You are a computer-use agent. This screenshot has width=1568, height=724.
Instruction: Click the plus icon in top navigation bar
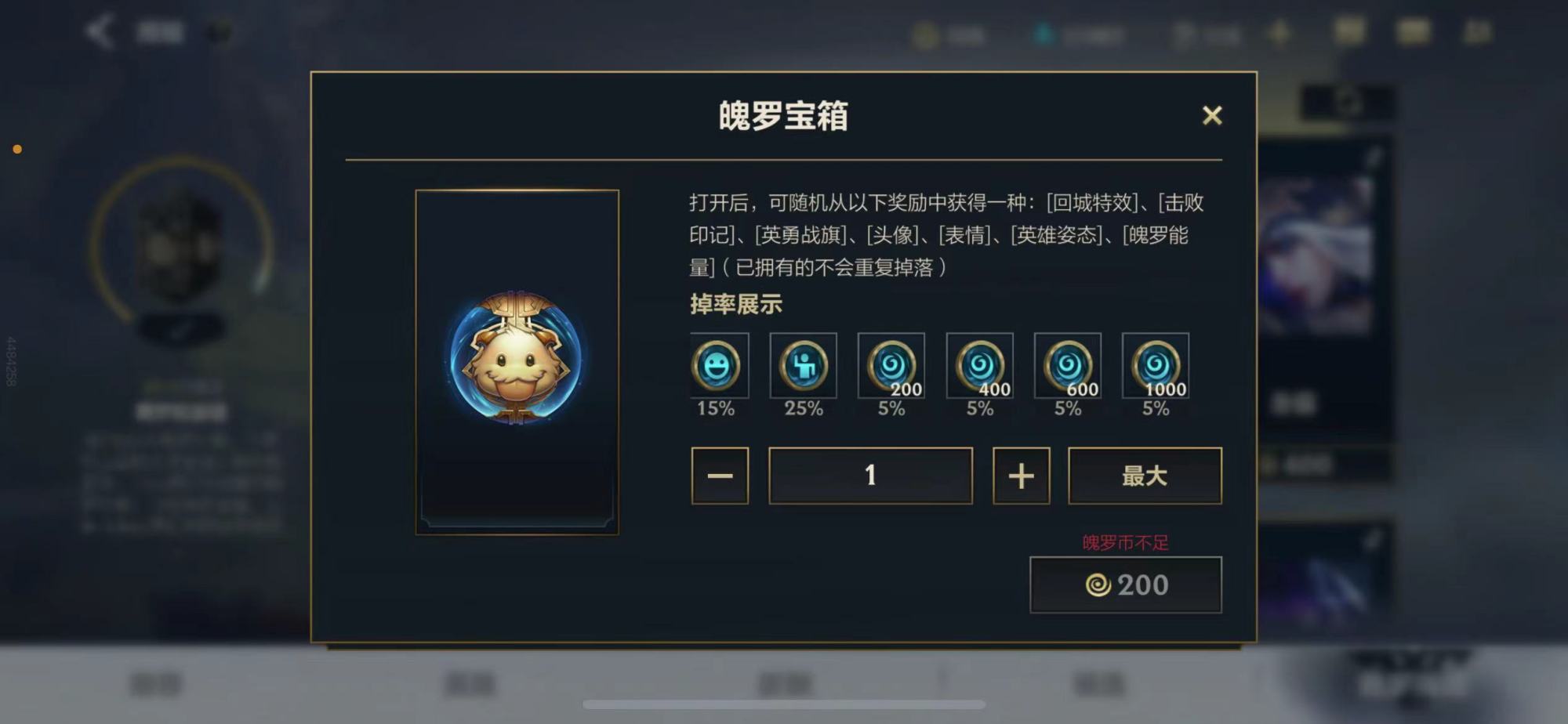(1281, 32)
